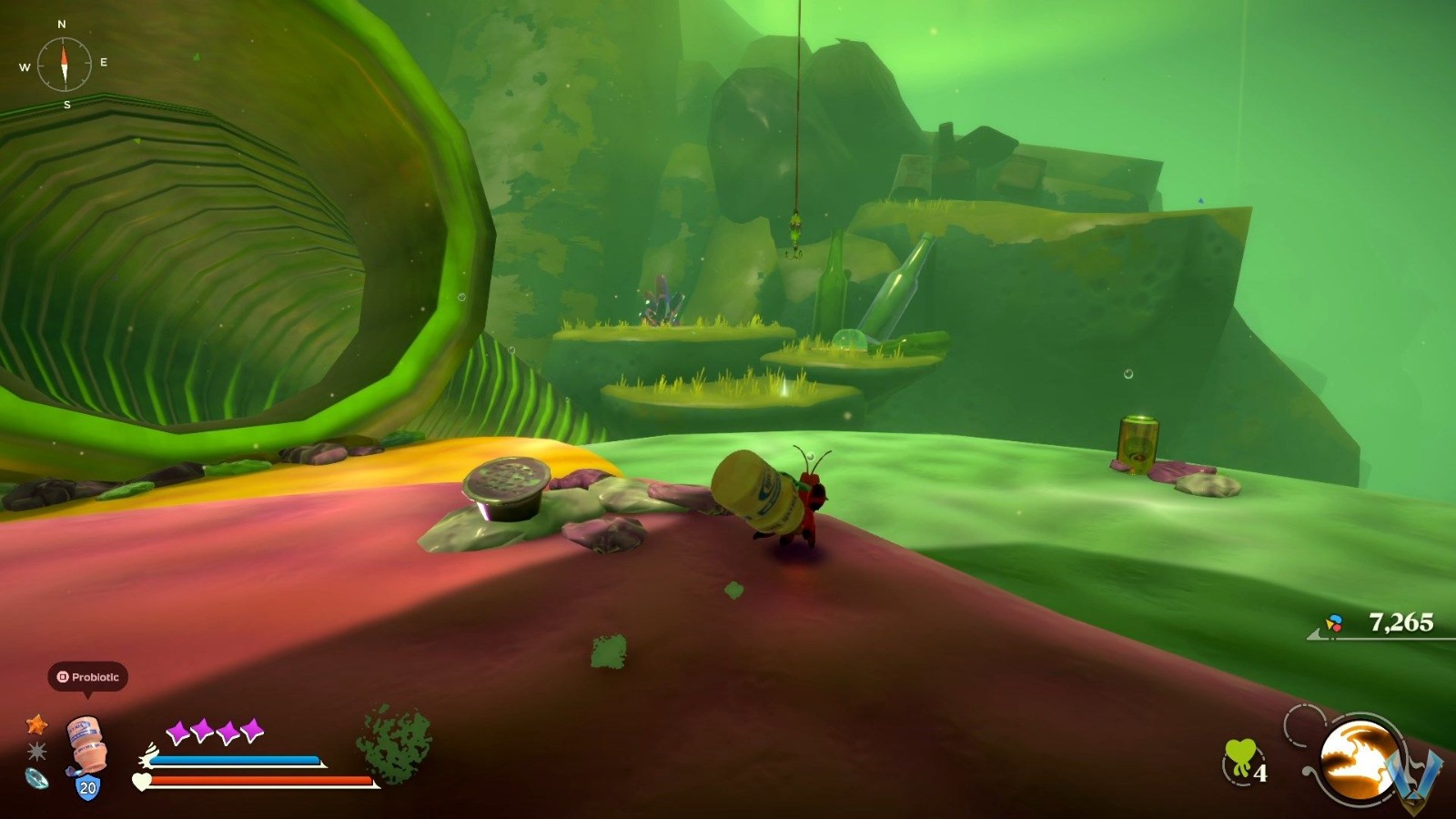Click the 7,265 currency counter text
The image size is (1456, 819).
[x=1402, y=622]
